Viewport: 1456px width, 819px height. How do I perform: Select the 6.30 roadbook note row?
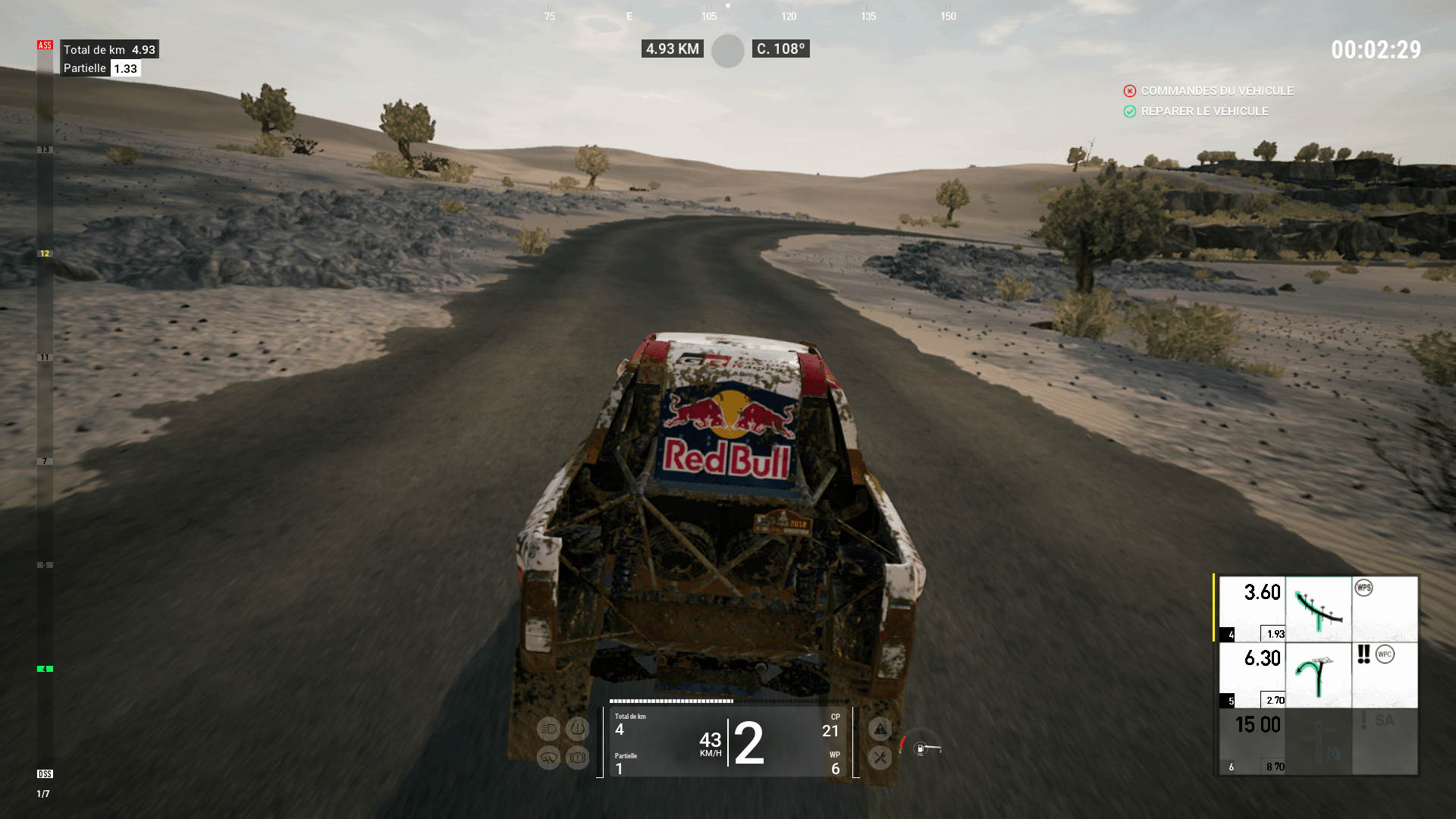(1316, 675)
